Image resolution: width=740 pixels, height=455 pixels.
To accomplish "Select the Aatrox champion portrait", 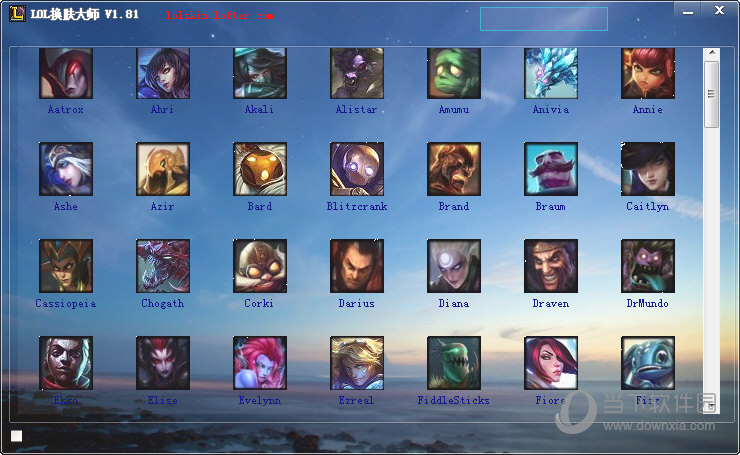I will point(66,73).
